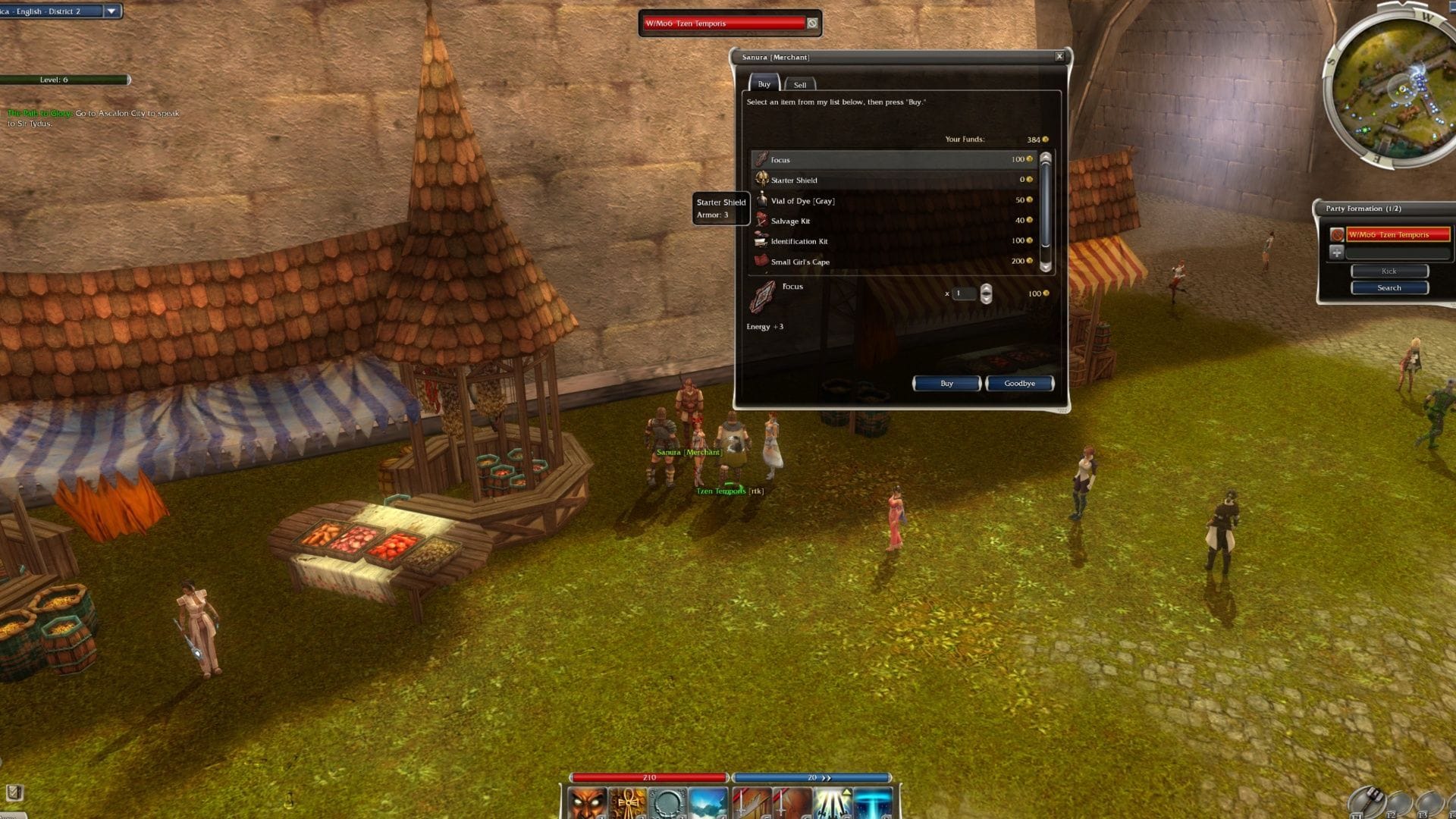The width and height of the screenshot is (1456, 819).
Task: Select the Buy tab
Action: pos(764,83)
